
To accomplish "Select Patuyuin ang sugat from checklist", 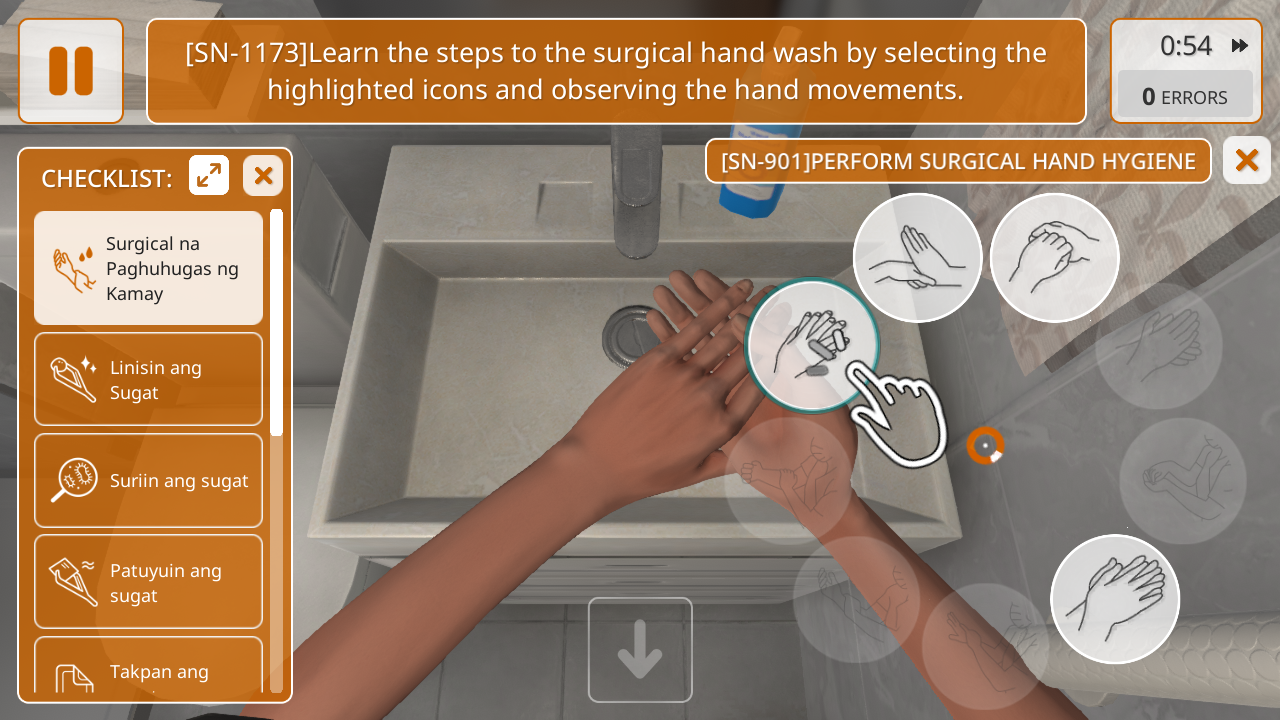I will click(x=149, y=582).
